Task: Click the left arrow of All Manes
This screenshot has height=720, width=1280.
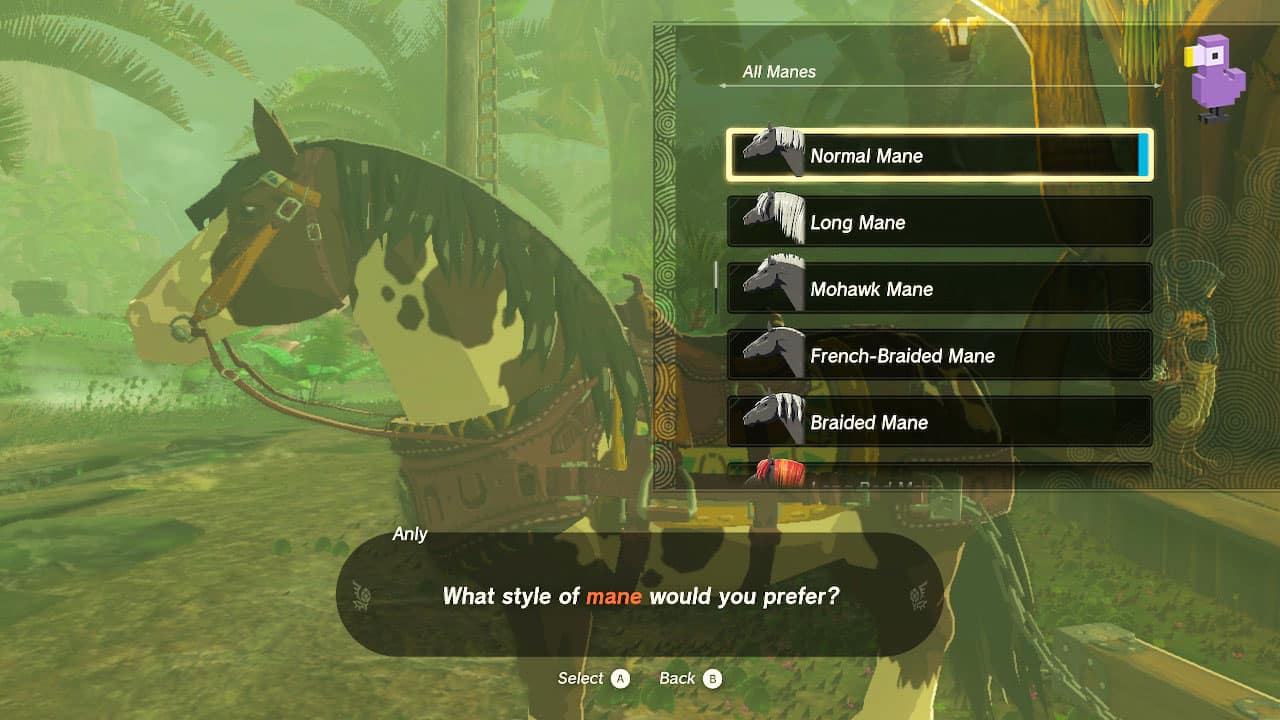Action: tap(722, 86)
